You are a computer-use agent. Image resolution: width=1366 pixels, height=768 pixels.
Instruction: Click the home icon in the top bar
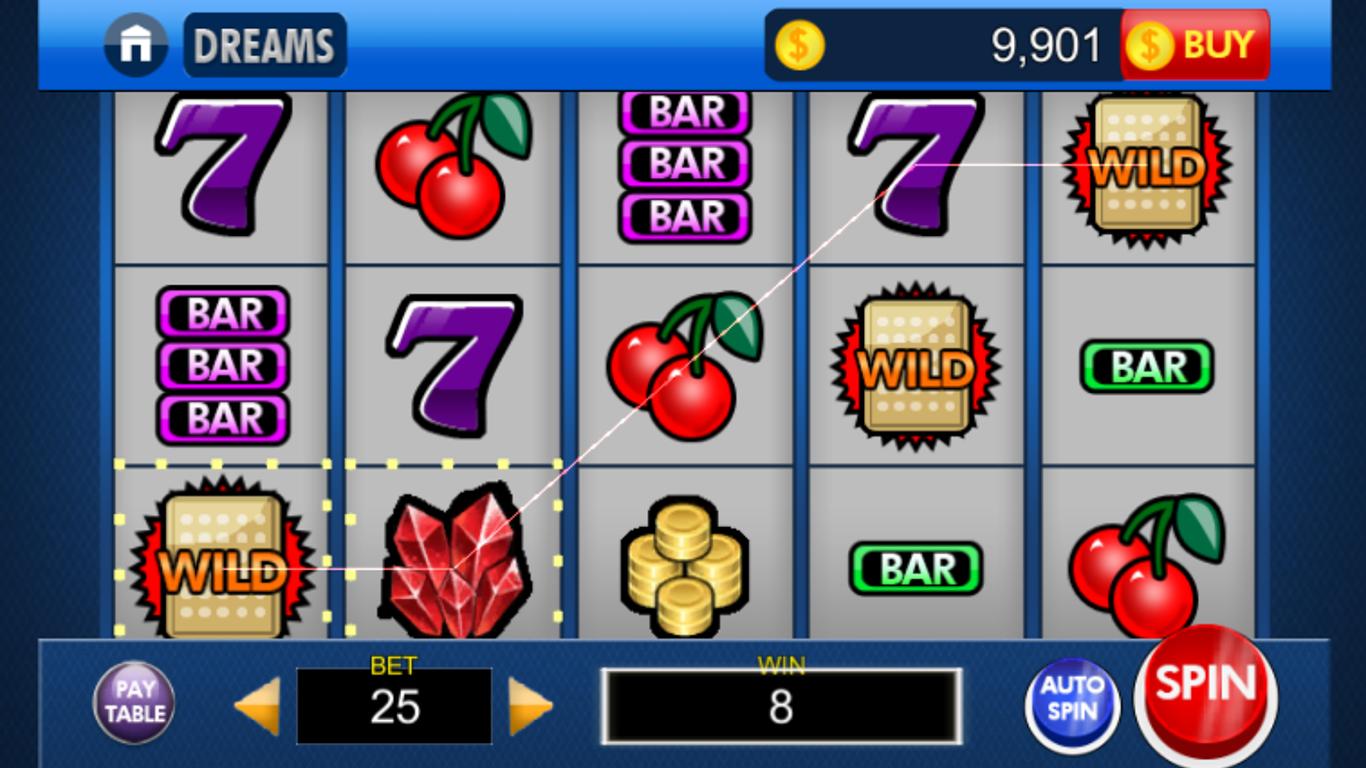pyautogui.click(x=135, y=44)
